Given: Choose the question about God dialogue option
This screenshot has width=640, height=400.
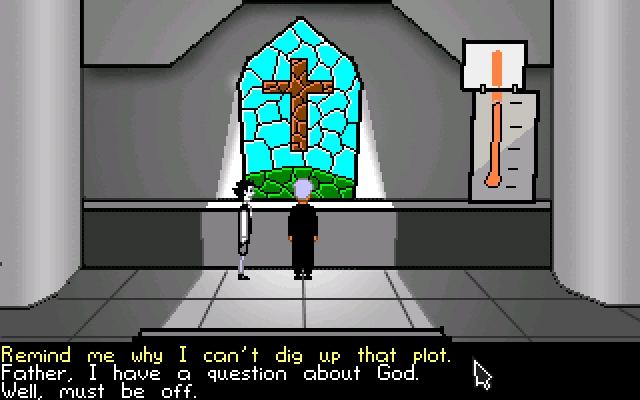Looking at the screenshot, I should click(x=208, y=374).
